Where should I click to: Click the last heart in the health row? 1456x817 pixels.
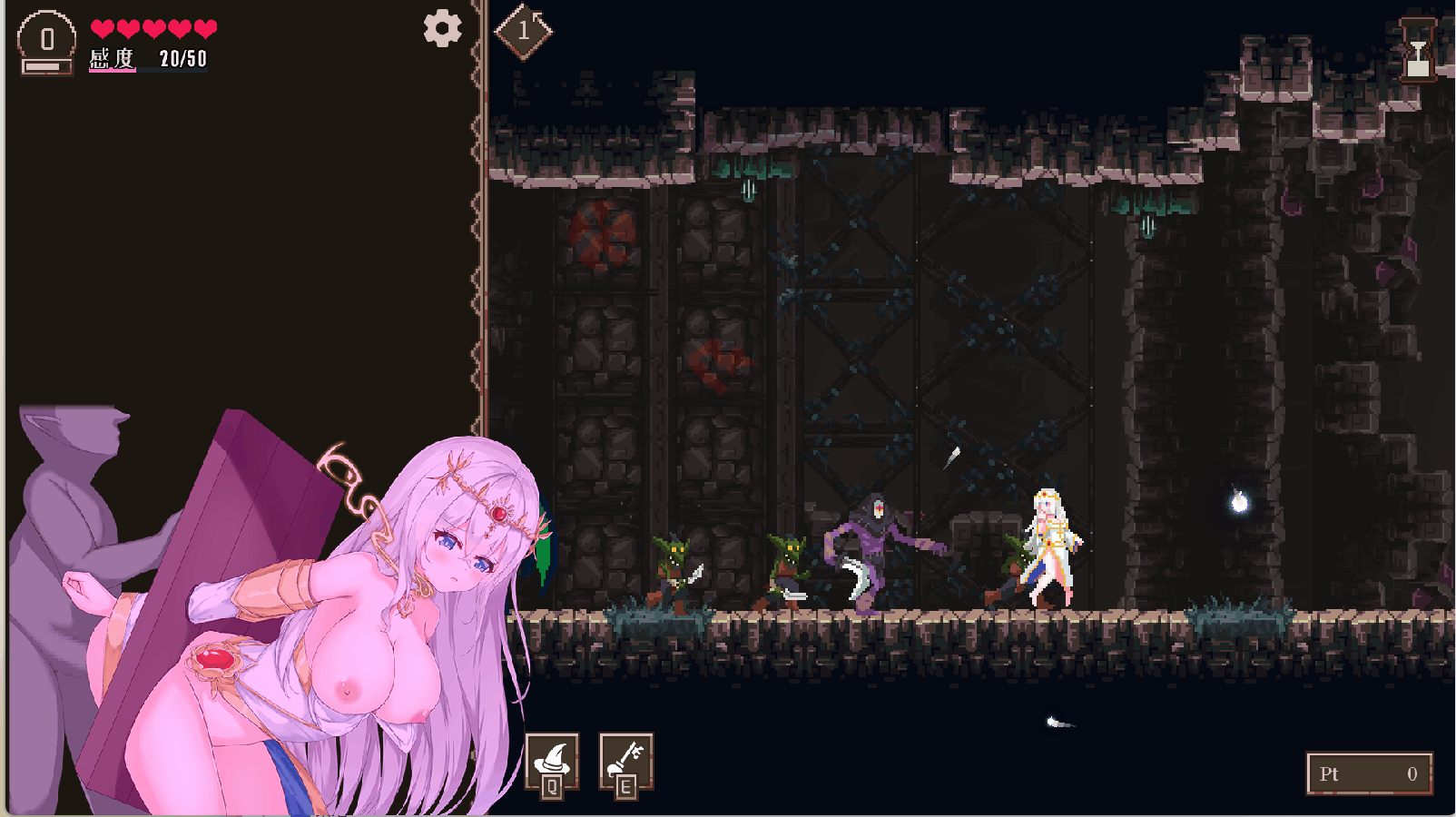(x=205, y=27)
